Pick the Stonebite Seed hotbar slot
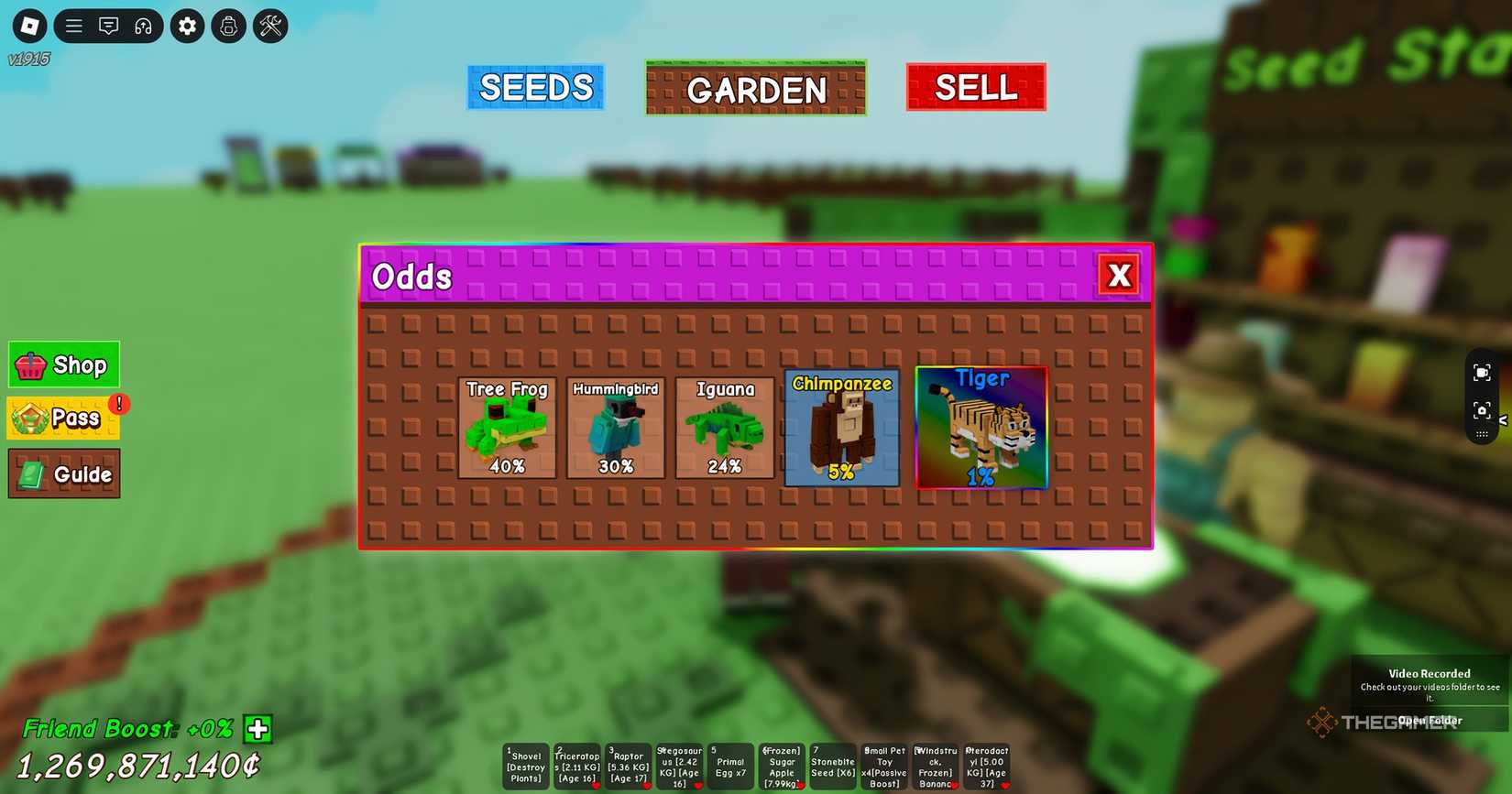The width and height of the screenshot is (1512, 794). (832, 766)
